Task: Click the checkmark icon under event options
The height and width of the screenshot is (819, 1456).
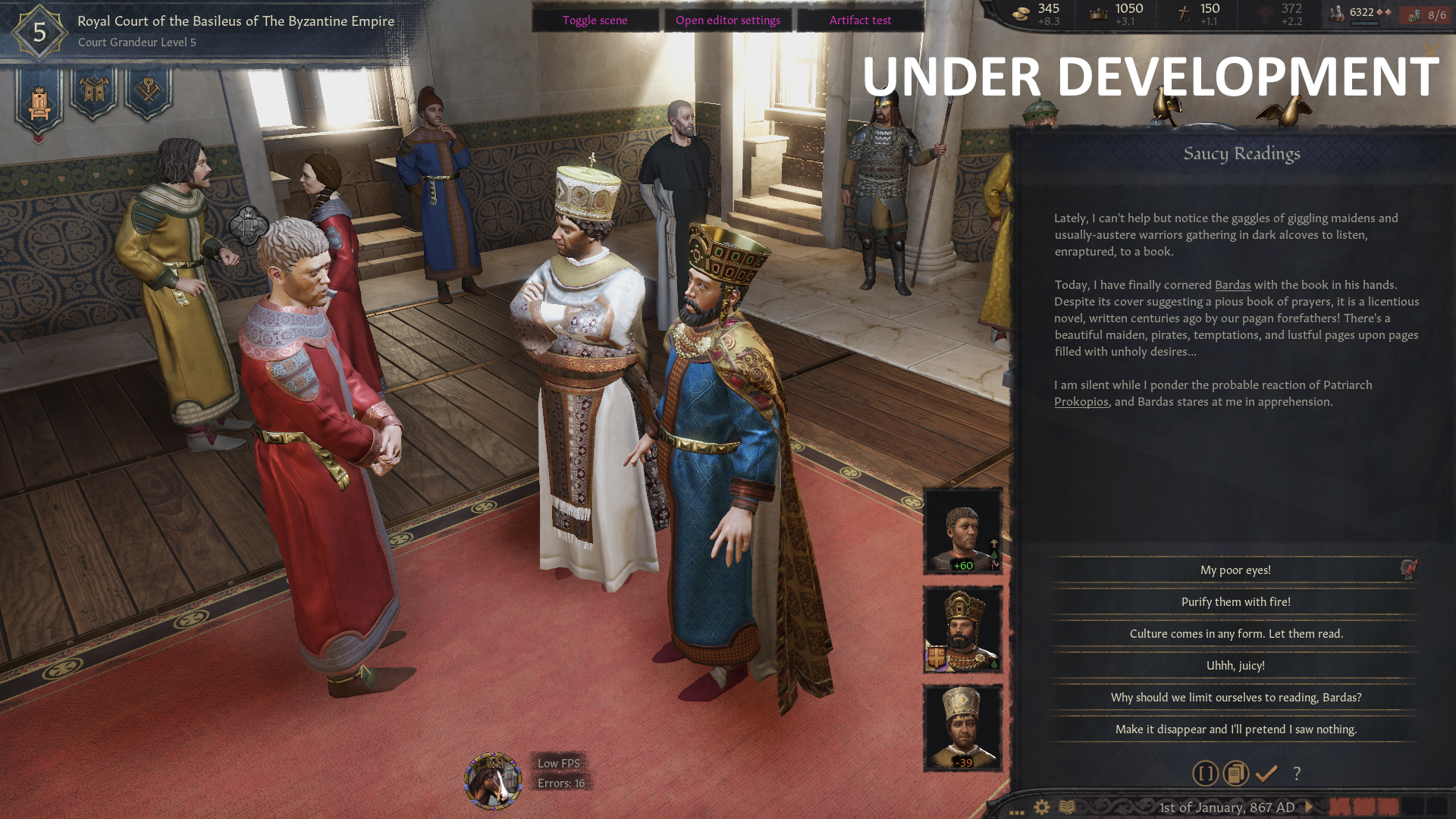Action: point(1266,773)
